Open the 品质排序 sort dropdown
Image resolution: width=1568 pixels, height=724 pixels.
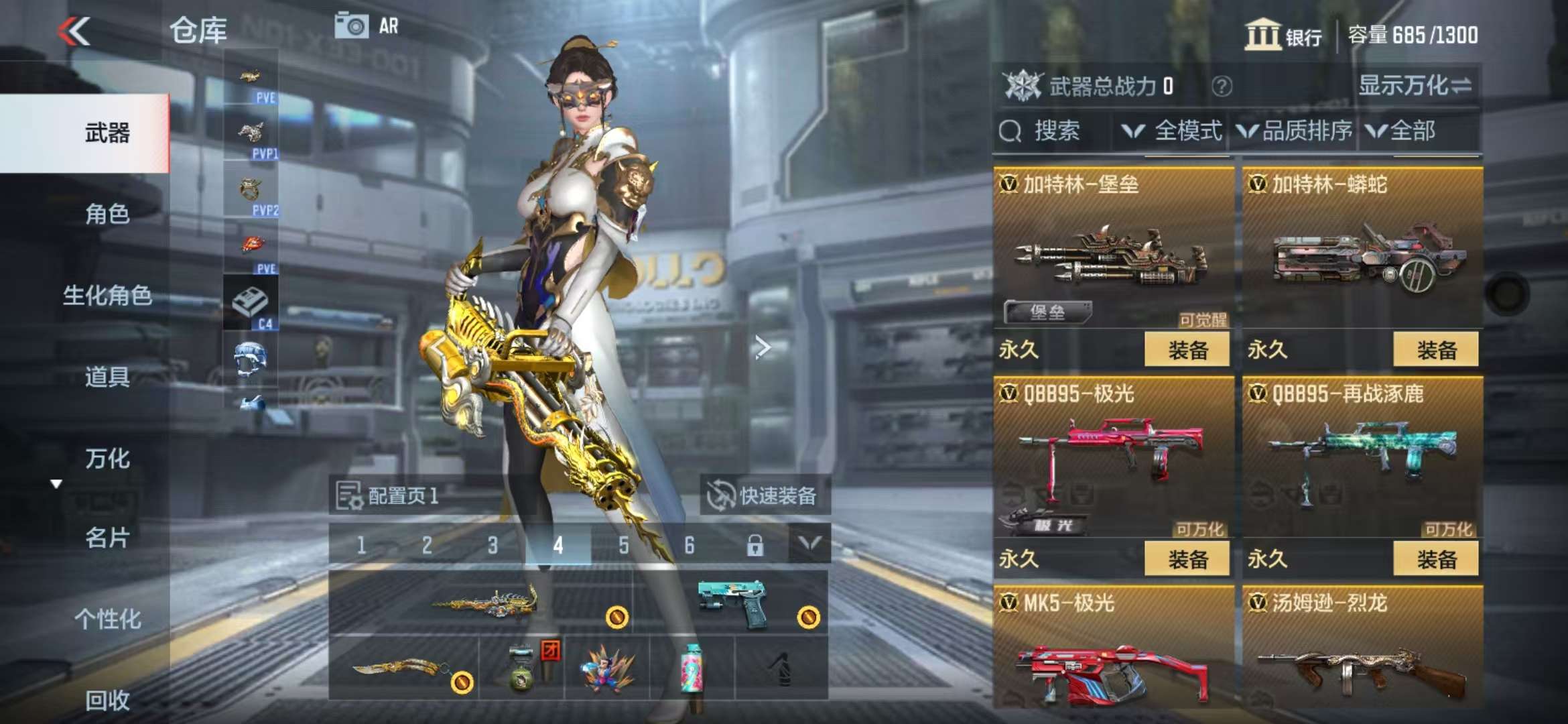[1295, 131]
